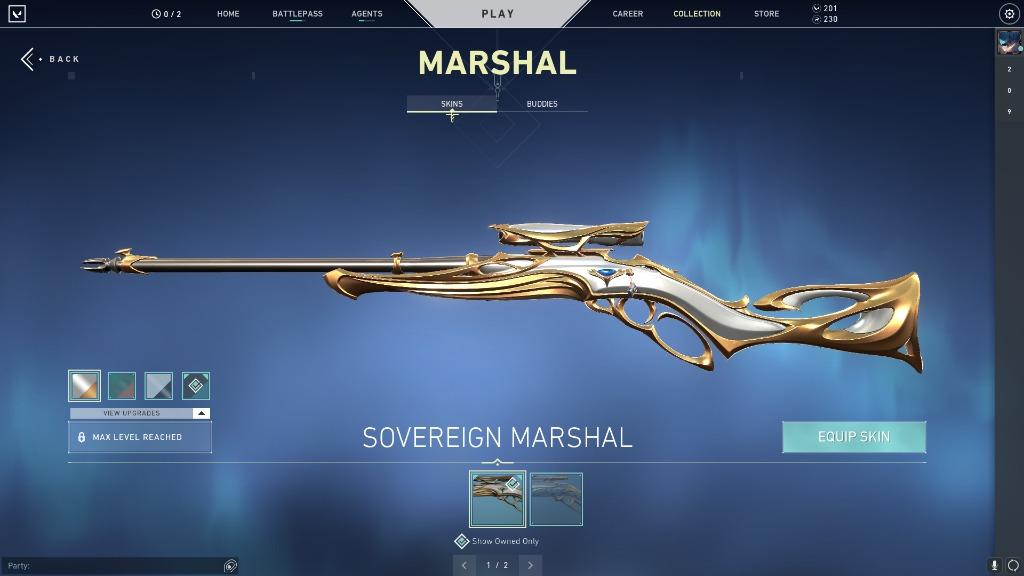
Task: Select the gold and white variant swatch
Action: click(84, 385)
